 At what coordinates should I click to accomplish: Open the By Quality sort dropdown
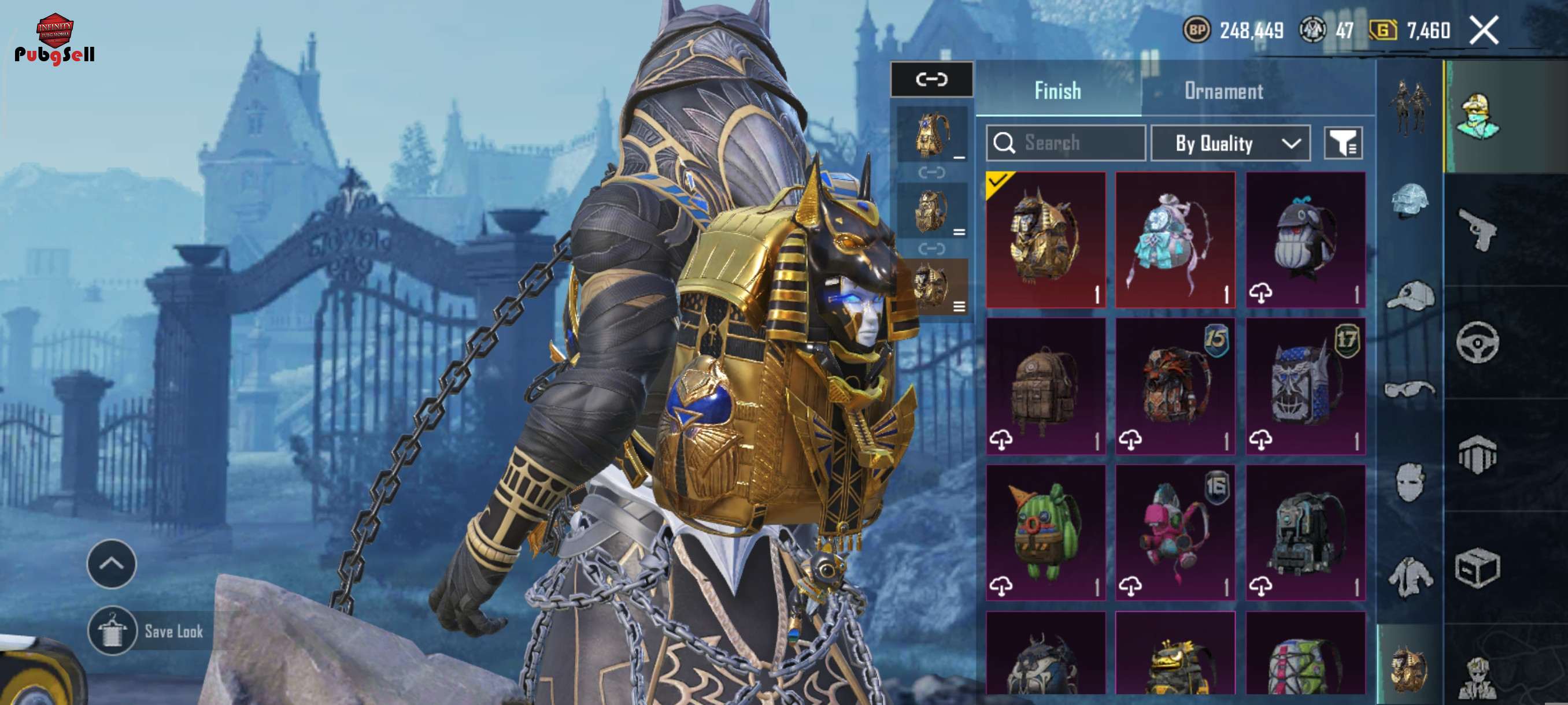[x=1230, y=143]
